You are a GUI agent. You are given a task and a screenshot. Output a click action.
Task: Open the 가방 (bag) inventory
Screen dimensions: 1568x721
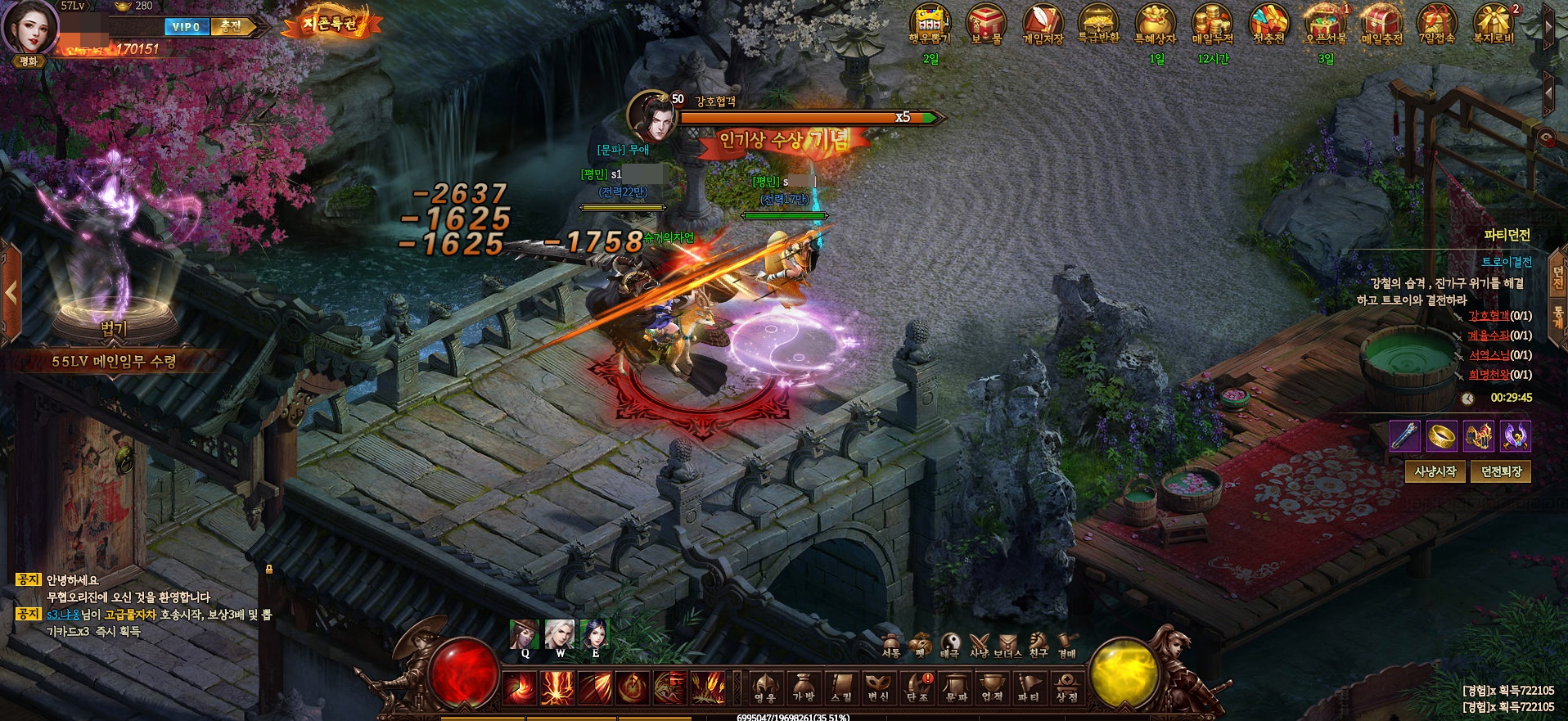tap(804, 687)
